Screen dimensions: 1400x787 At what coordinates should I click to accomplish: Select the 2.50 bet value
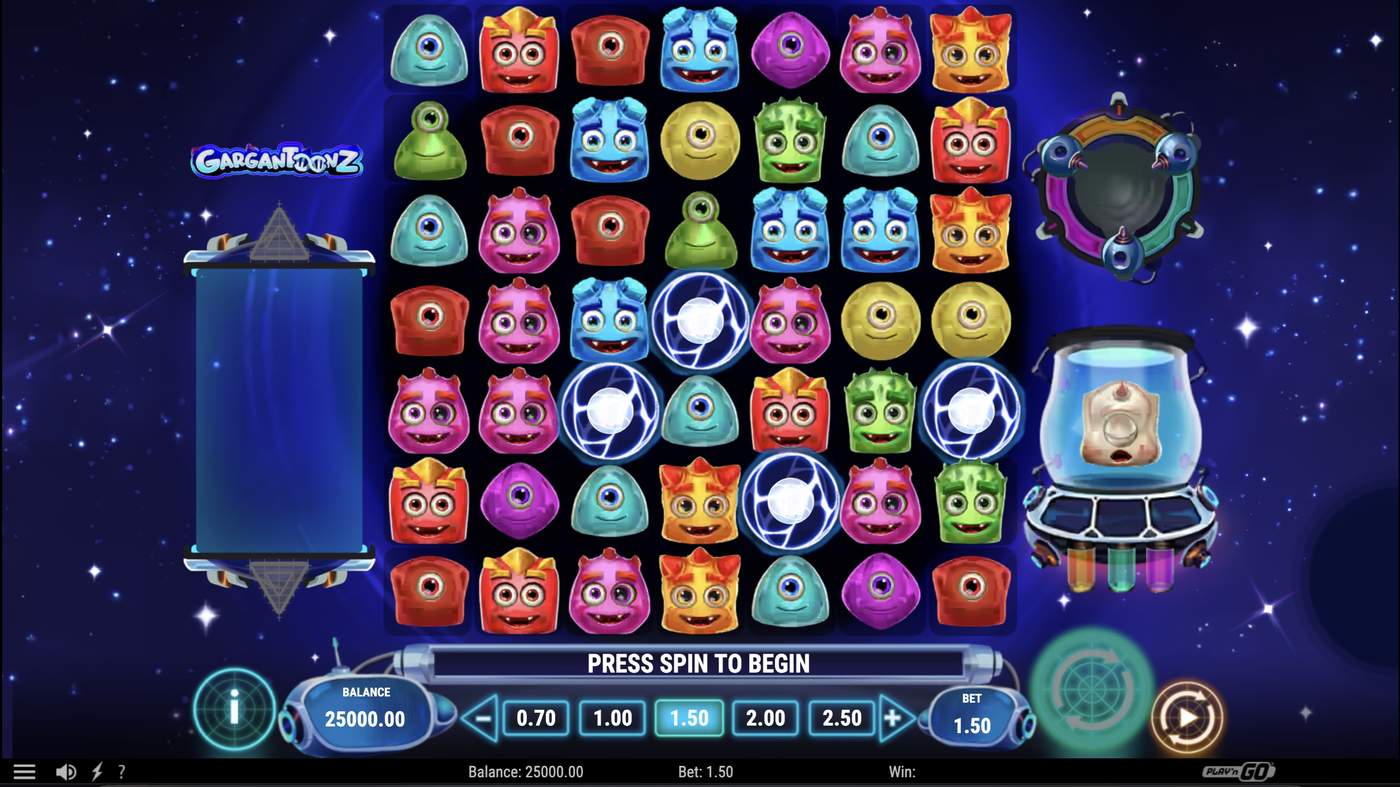[841, 717]
